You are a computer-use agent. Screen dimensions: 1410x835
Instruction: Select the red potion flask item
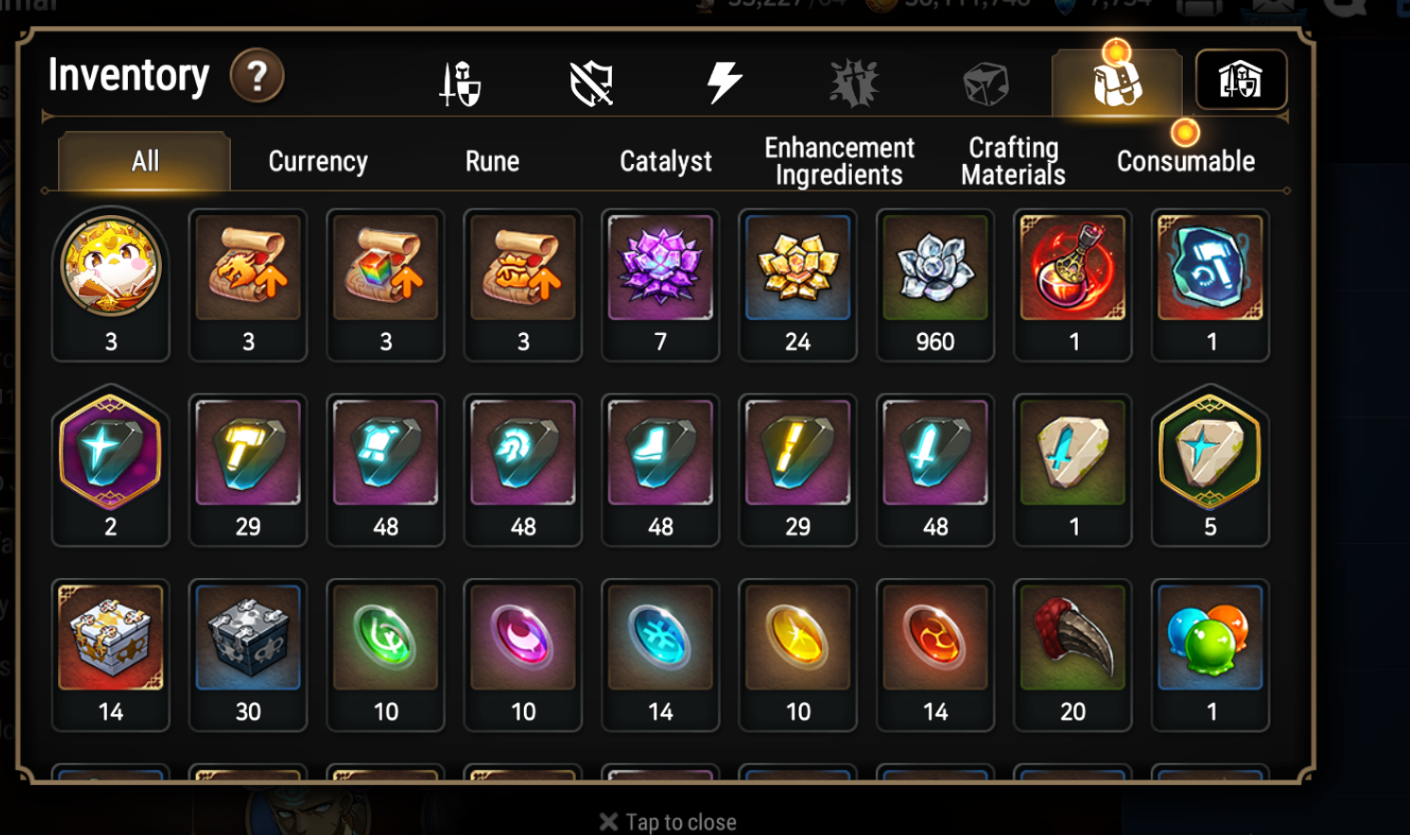(1073, 269)
